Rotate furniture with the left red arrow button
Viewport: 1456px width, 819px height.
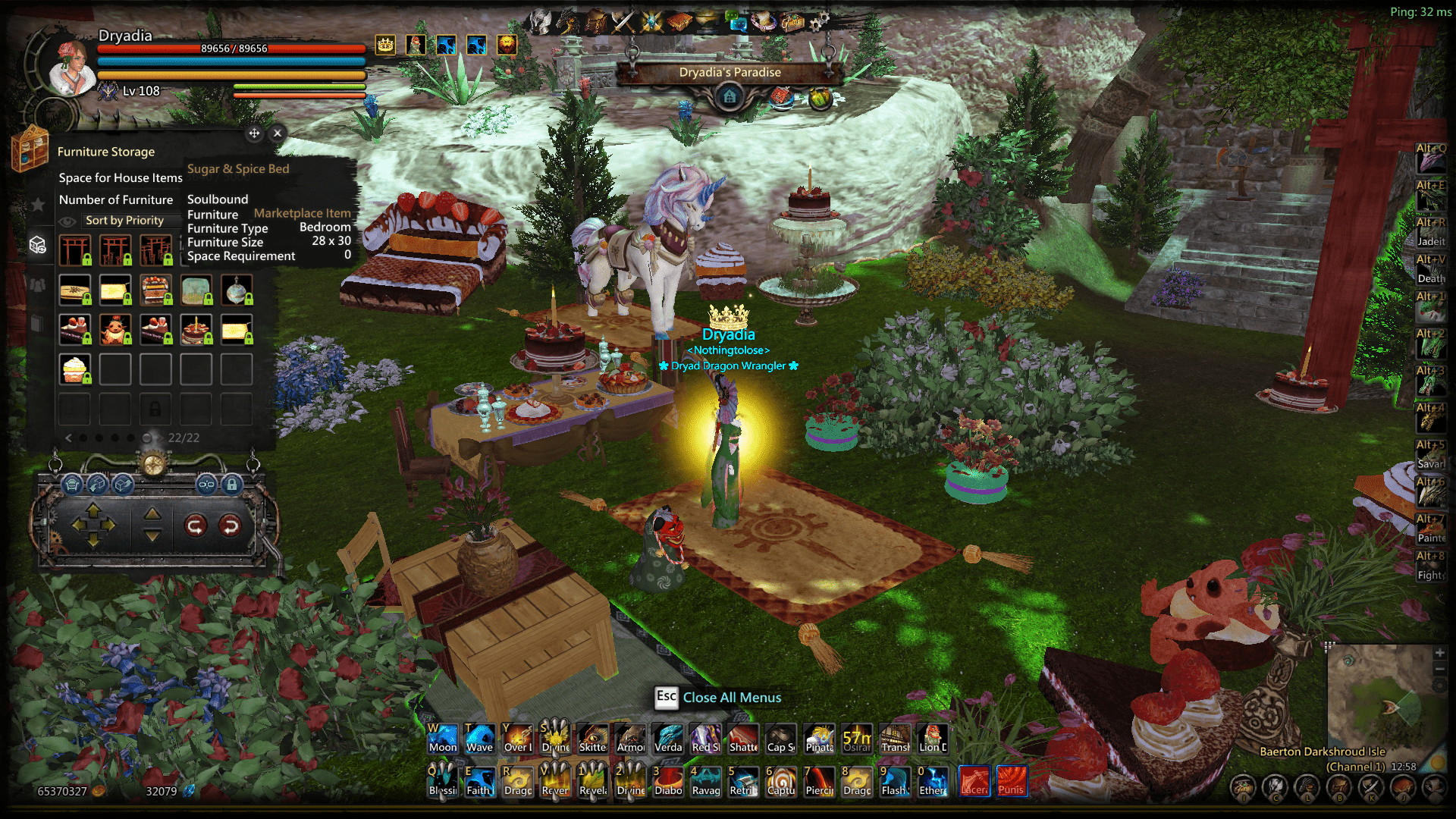pyautogui.click(x=196, y=525)
